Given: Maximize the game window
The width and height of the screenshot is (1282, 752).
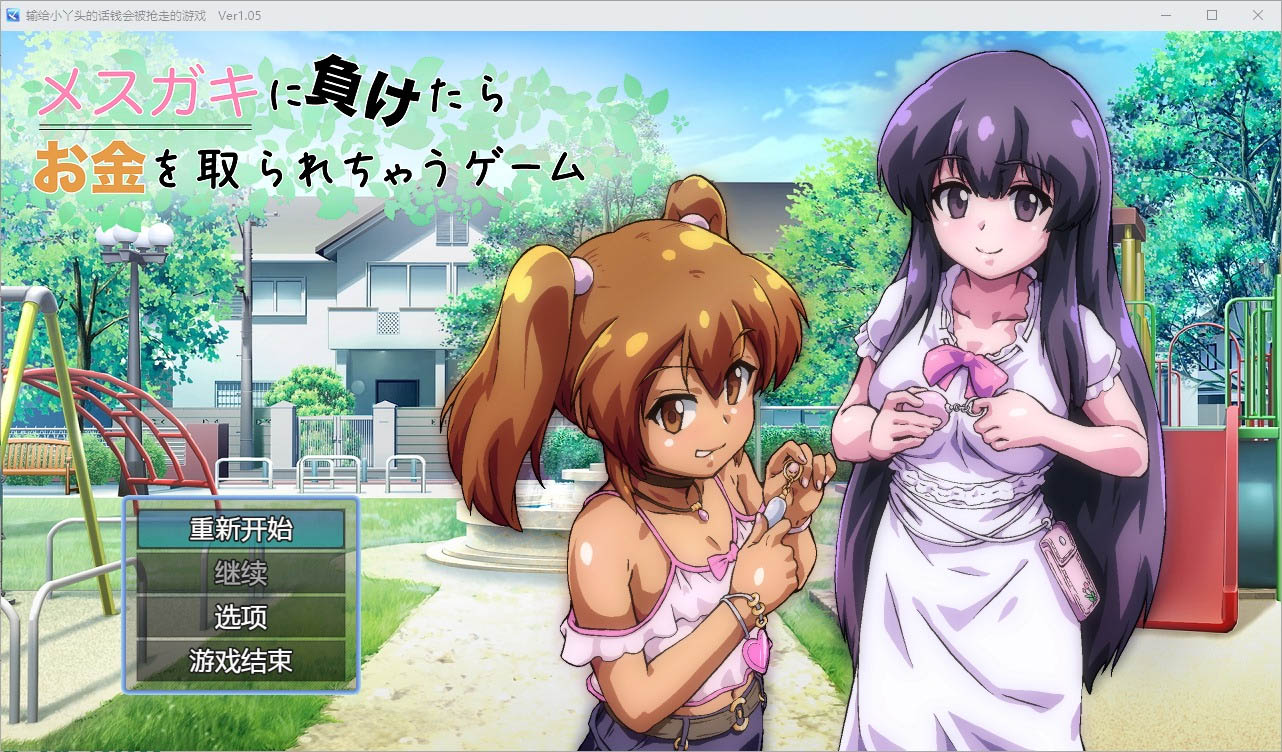Looking at the screenshot, I should coord(1210,15).
